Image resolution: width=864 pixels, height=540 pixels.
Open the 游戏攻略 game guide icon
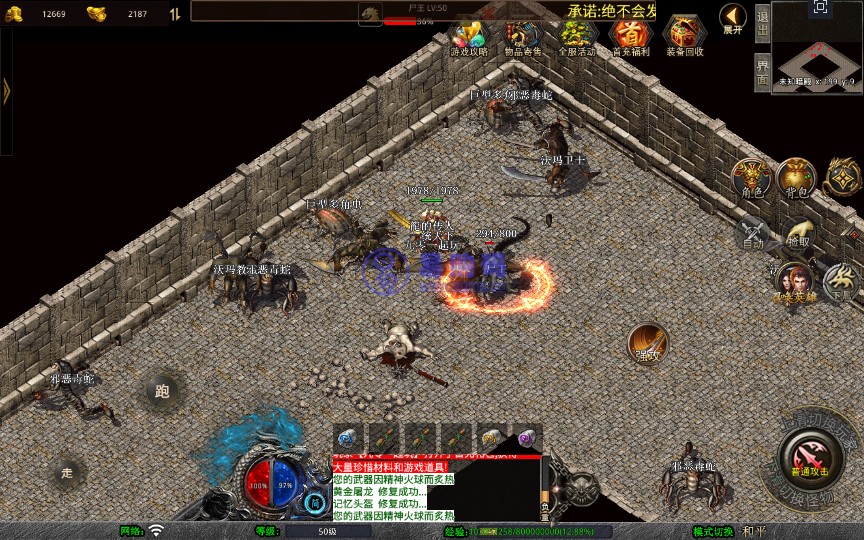pyautogui.click(x=468, y=37)
